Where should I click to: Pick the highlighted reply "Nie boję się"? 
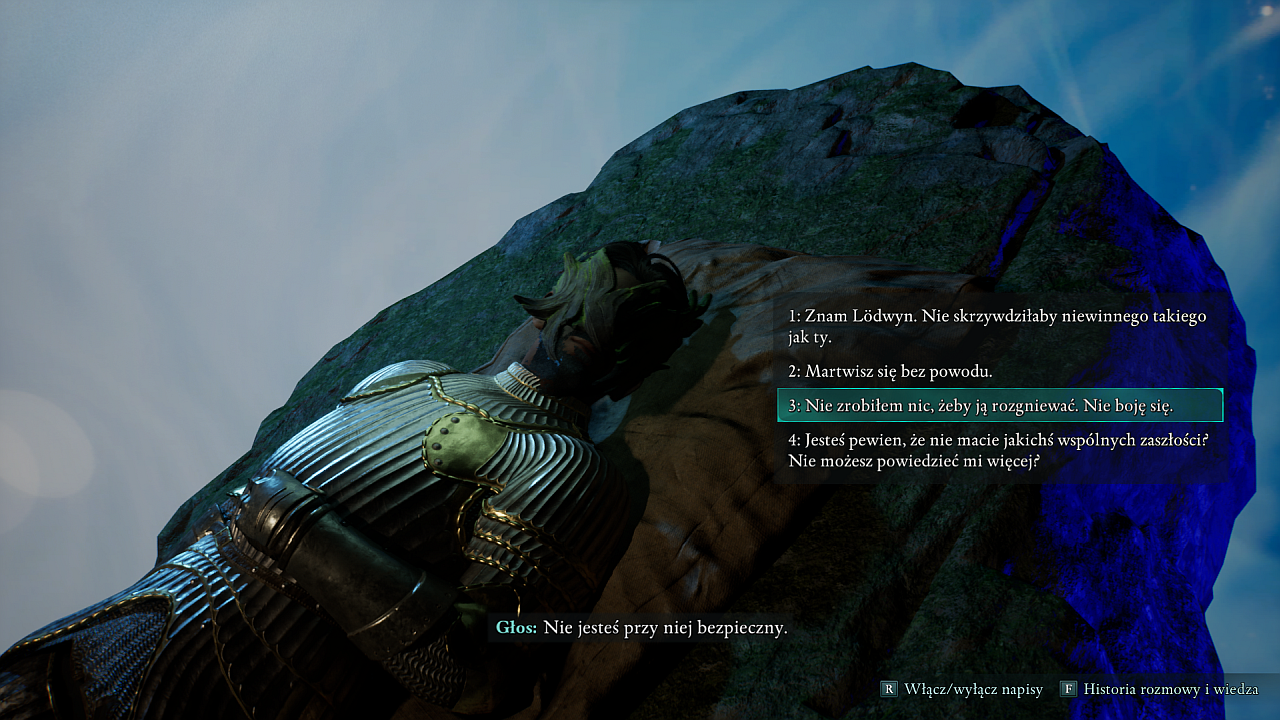tap(999, 405)
